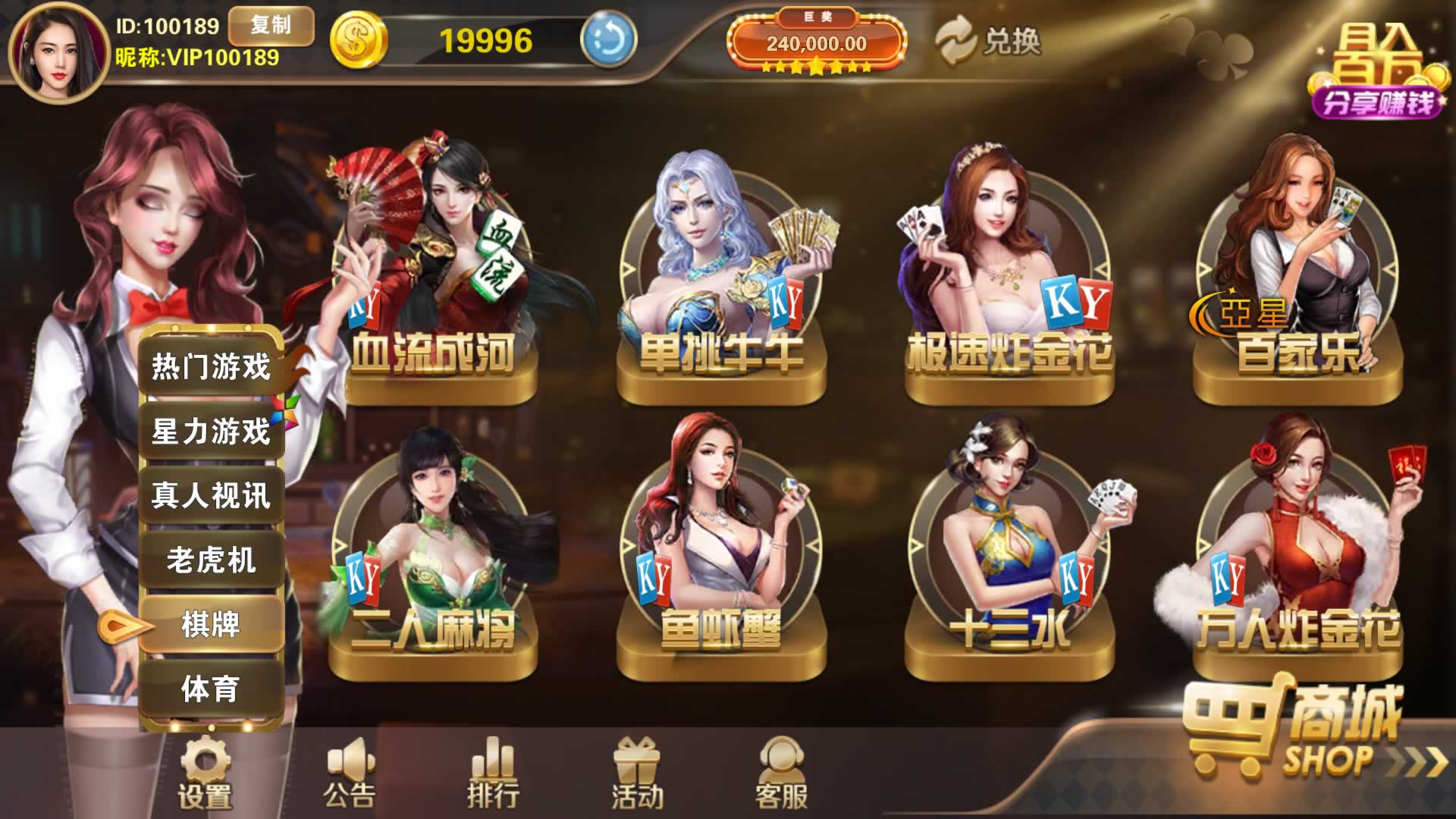Switch to the 星力游戏 tab
Viewport: 1456px width, 819px height.
(211, 431)
